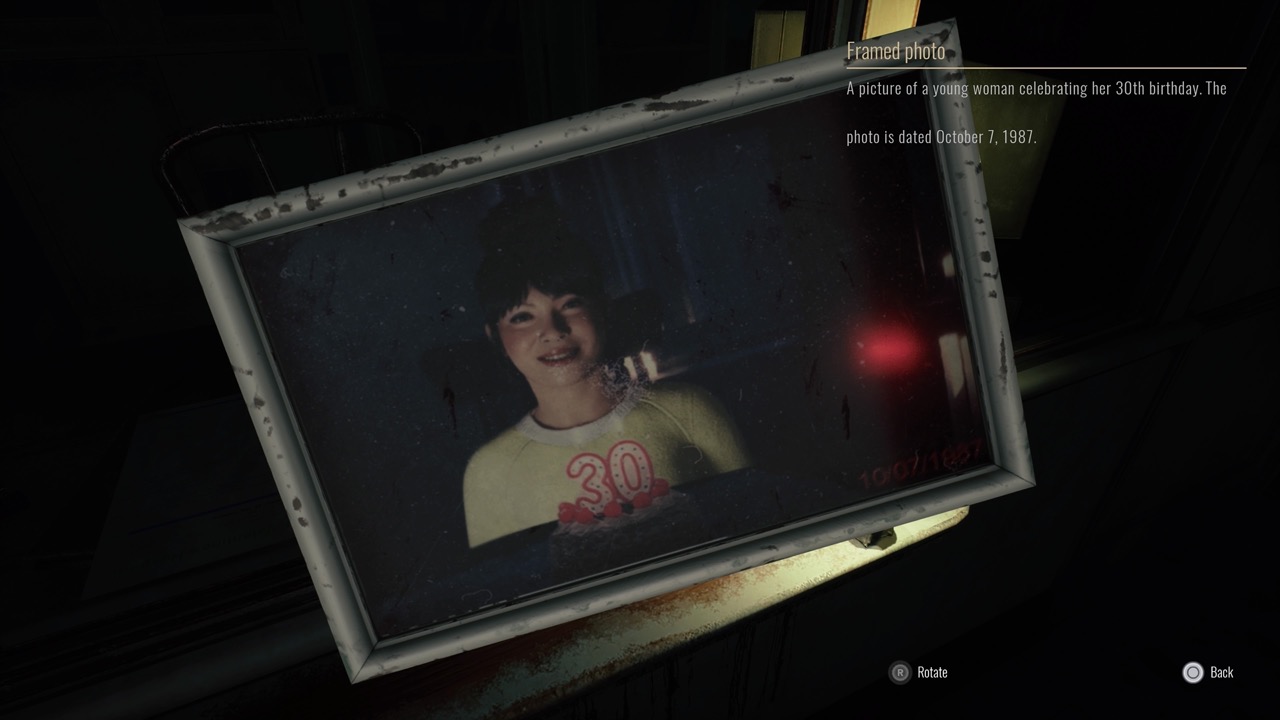Click the 'Framed photo' item title
The height and width of the screenshot is (720, 1280).
[895, 50]
